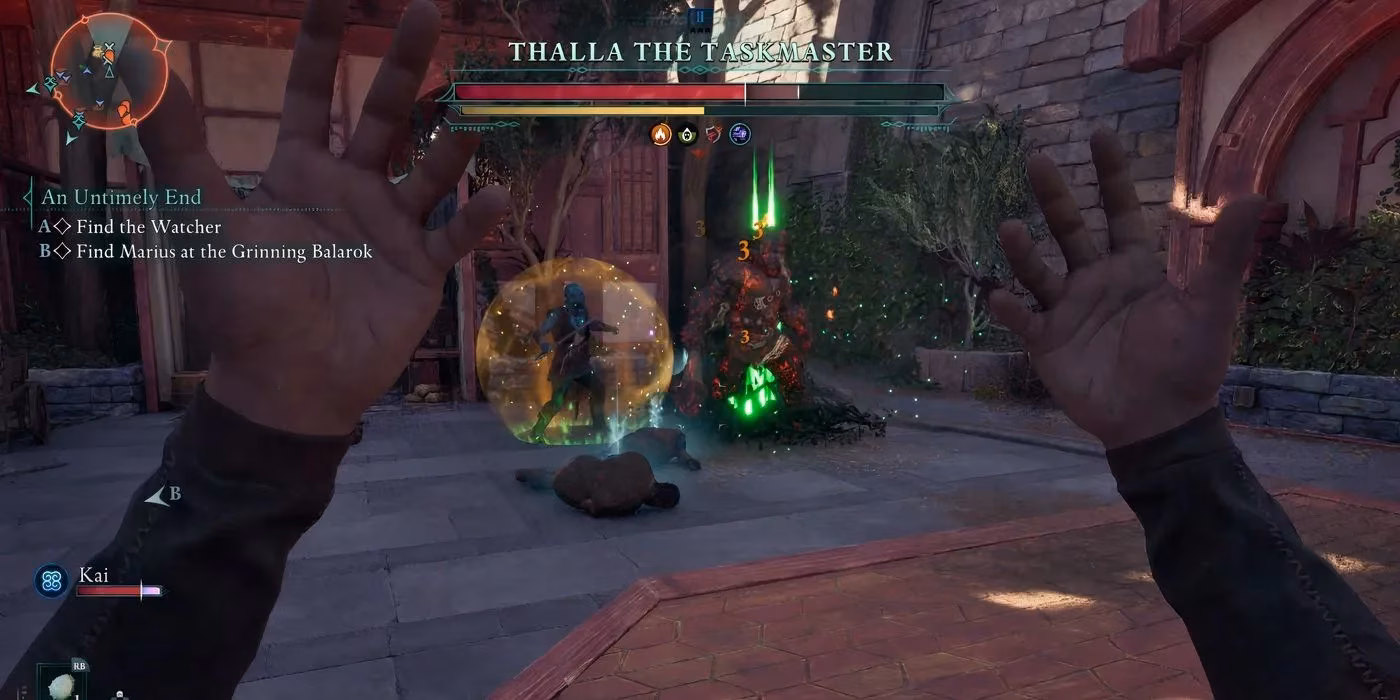This screenshot has height=700, width=1400.
Task: Click the B objective waypoint marker
Action: (x=160, y=495)
